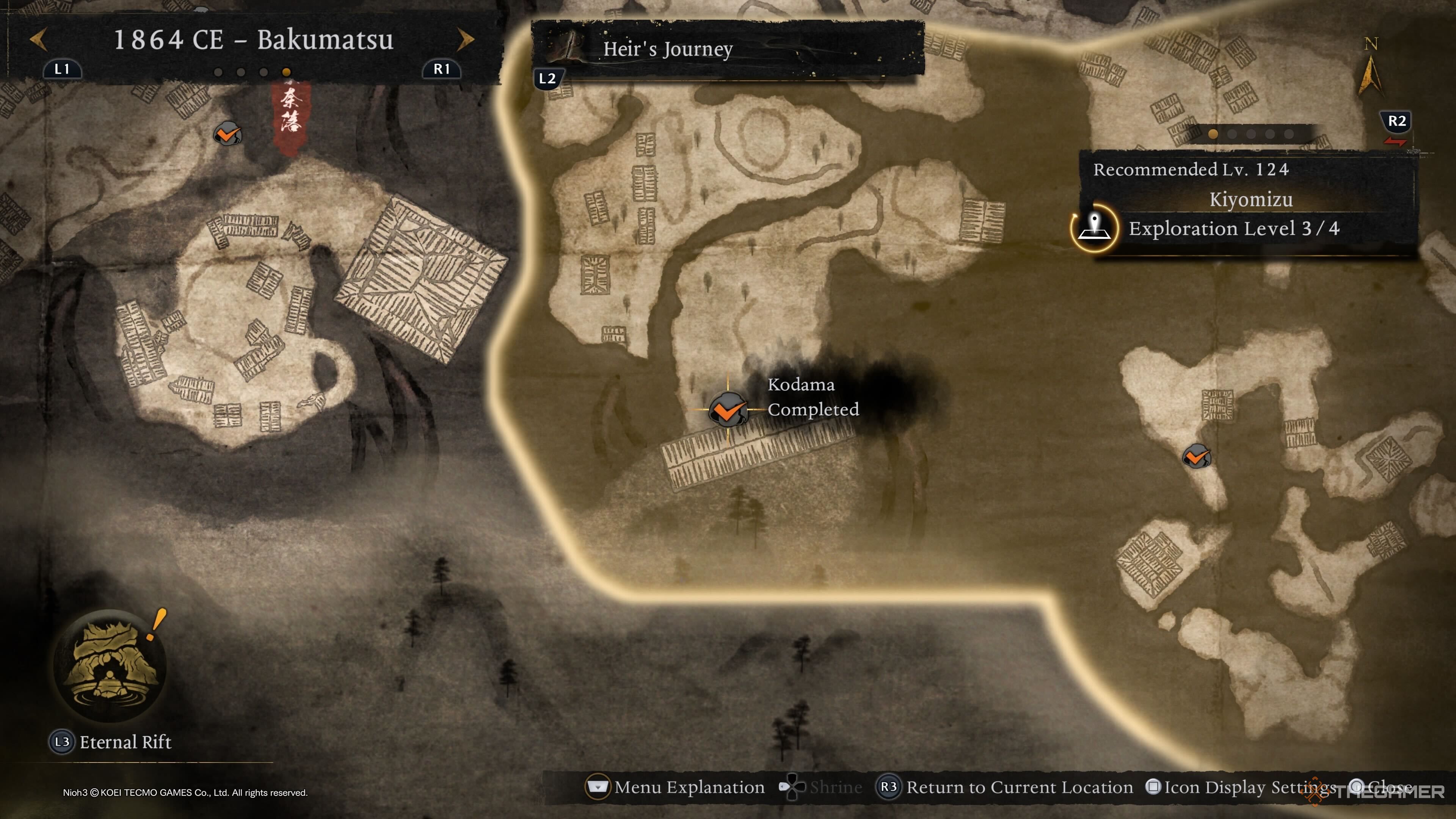Advance to the next era with right arrow
This screenshot has width=1456, height=819.
point(465,39)
